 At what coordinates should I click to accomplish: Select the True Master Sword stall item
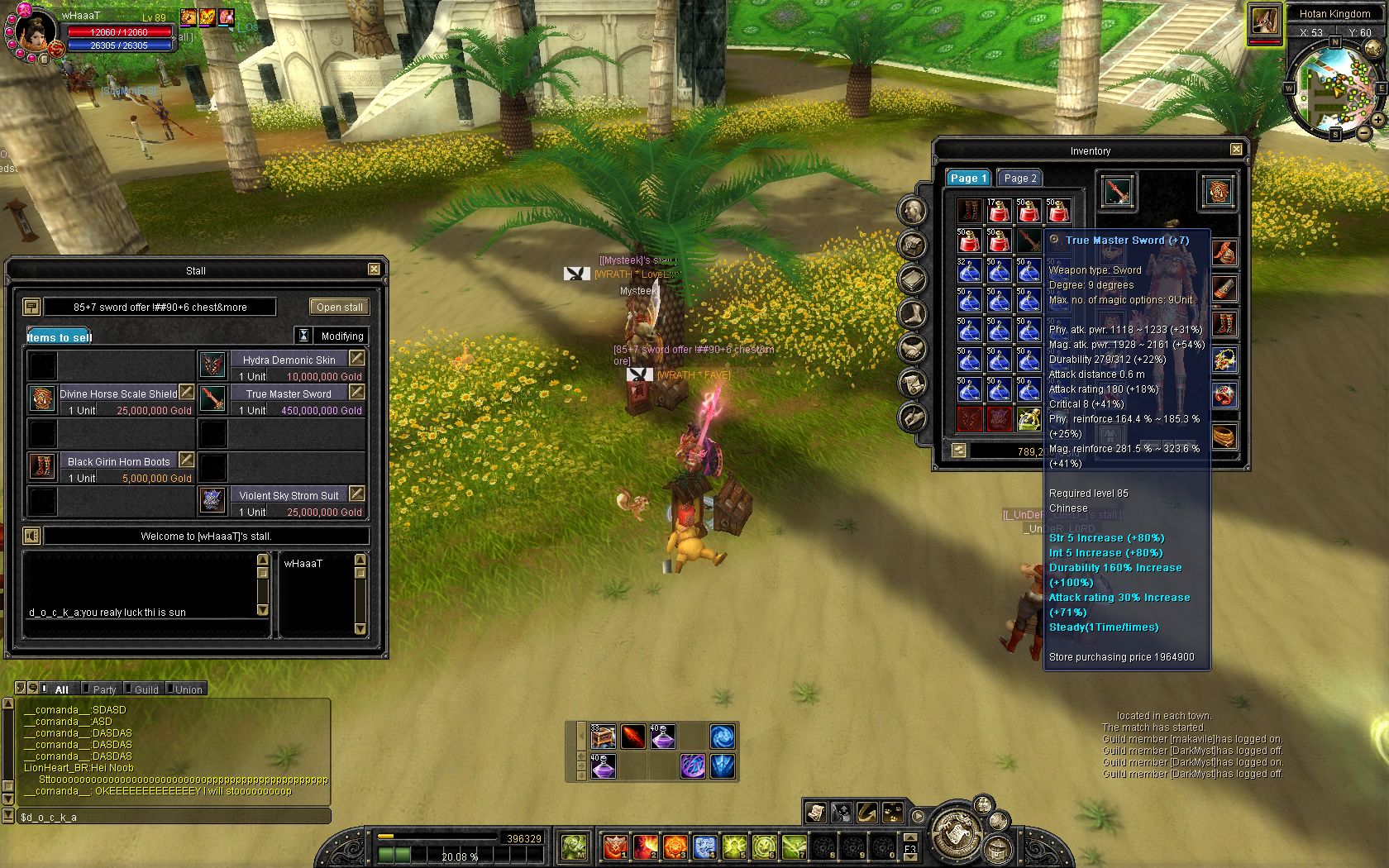point(213,400)
